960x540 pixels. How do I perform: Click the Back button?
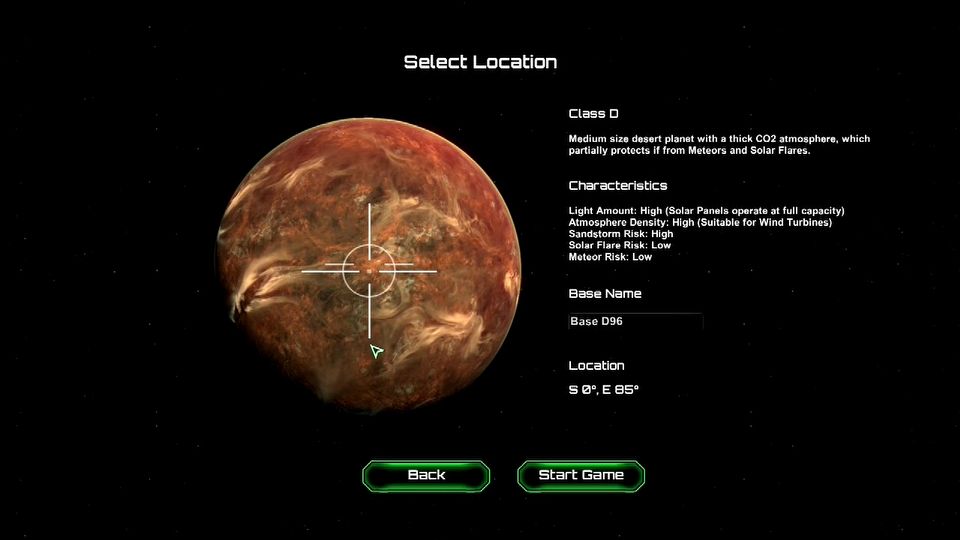[x=426, y=475]
